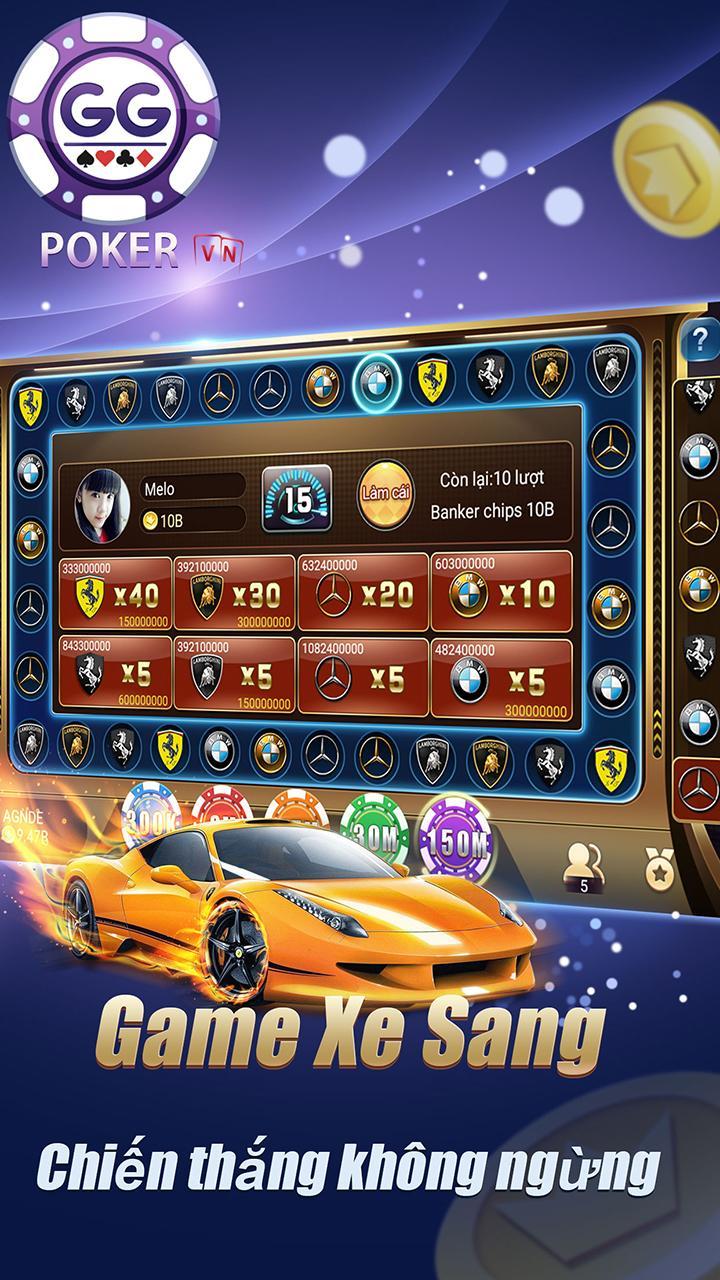Select the Porsche x5 betting tile
Screen dimensions: 720x1280
tap(115, 675)
